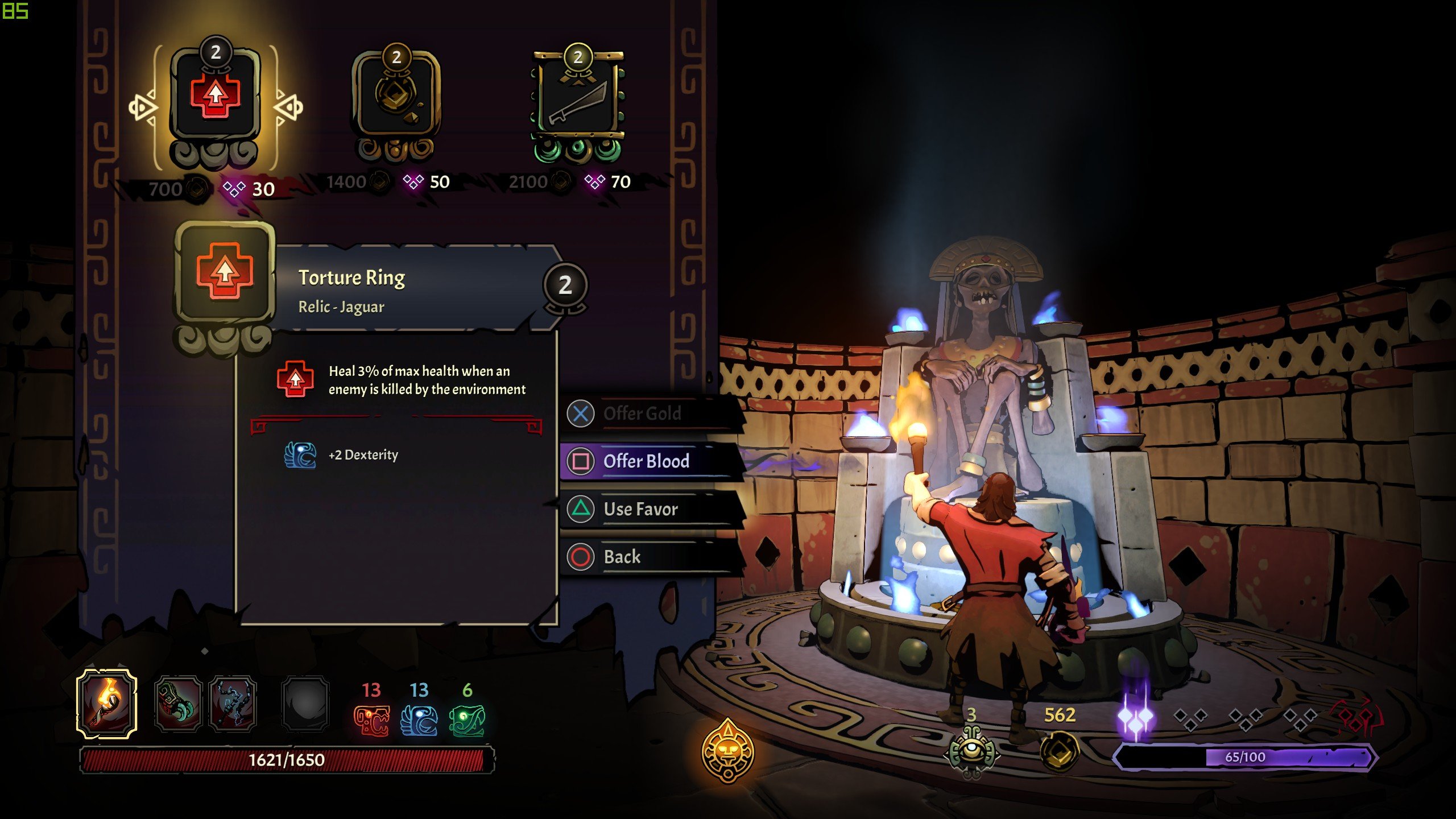Cycle to the next offering with right arrow

tap(288, 107)
